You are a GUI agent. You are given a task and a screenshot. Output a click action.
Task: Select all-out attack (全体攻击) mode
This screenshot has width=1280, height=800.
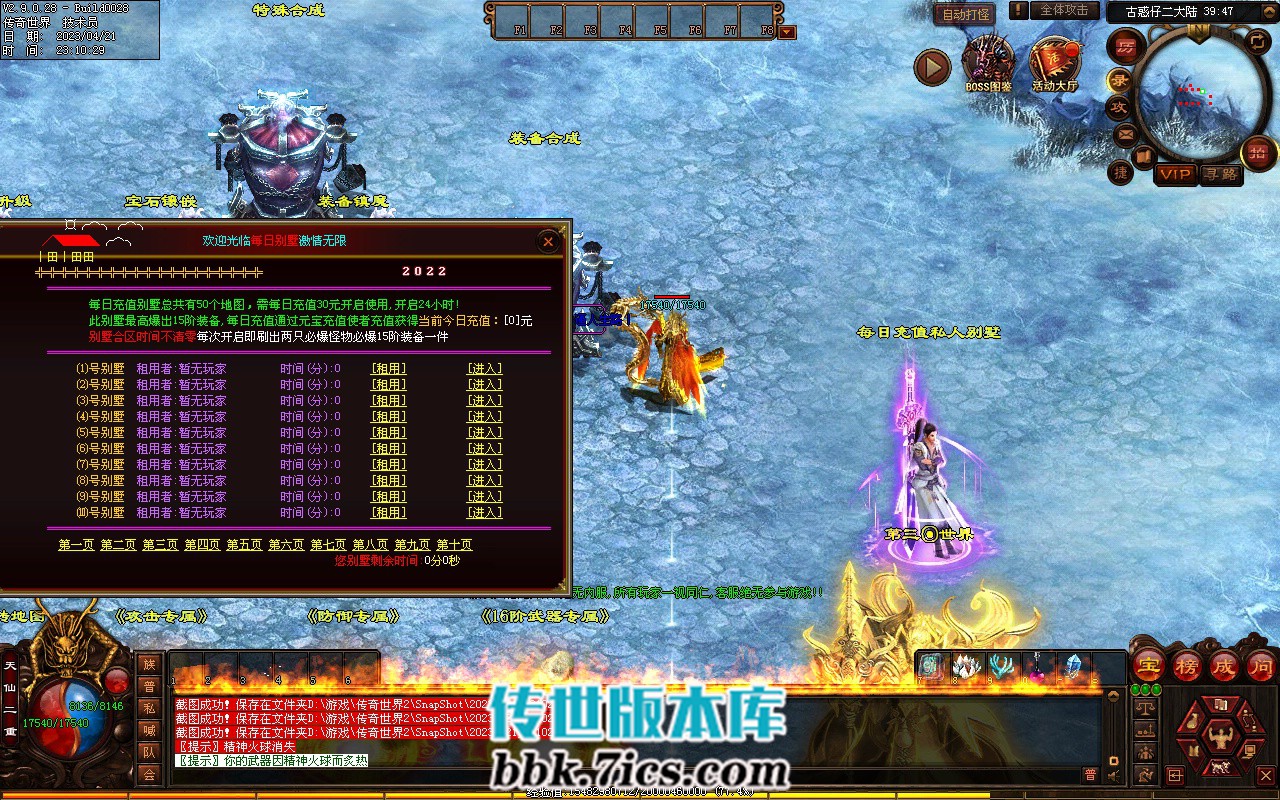[1064, 10]
